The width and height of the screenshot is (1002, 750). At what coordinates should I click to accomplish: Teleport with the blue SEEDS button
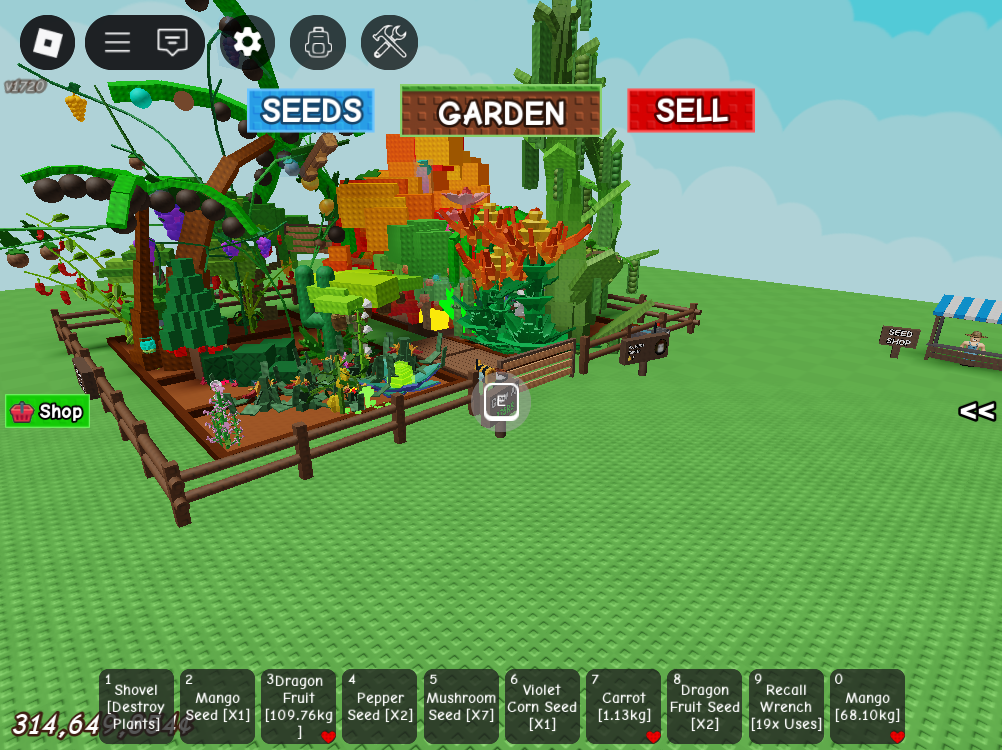click(311, 111)
